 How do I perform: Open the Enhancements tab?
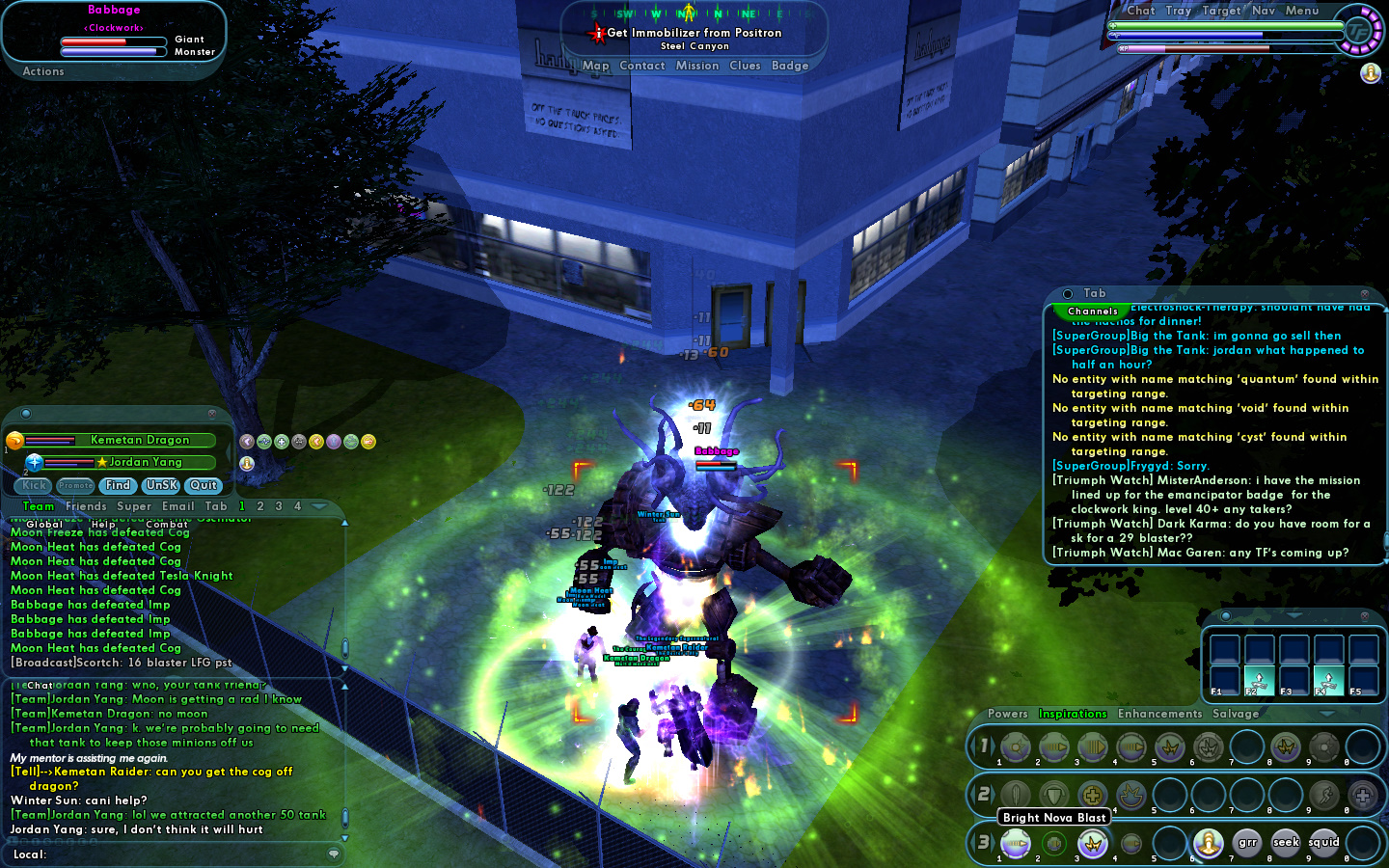coord(1159,714)
